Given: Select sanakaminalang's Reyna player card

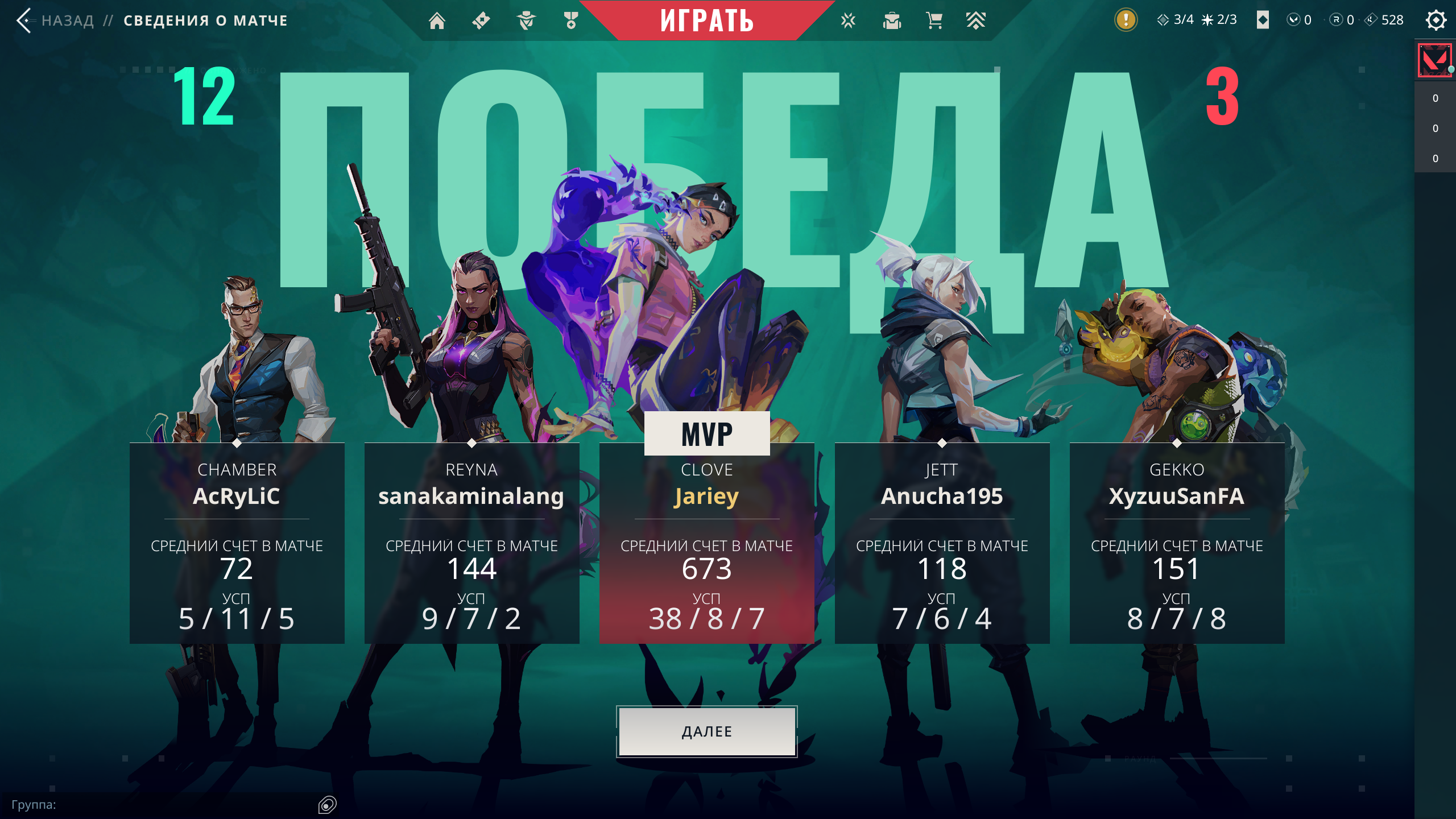Looking at the screenshot, I should click(x=471, y=543).
